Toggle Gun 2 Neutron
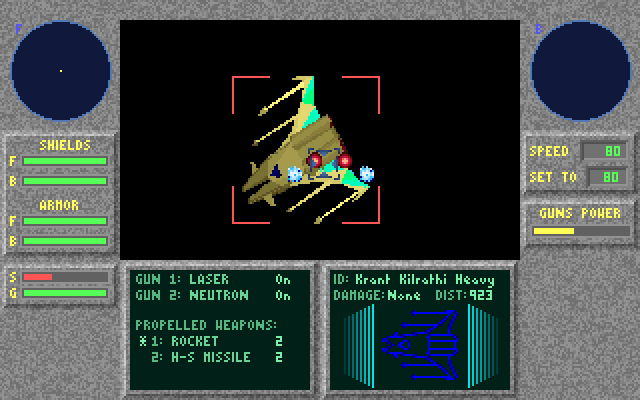This screenshot has height=400, width=640. point(212,295)
